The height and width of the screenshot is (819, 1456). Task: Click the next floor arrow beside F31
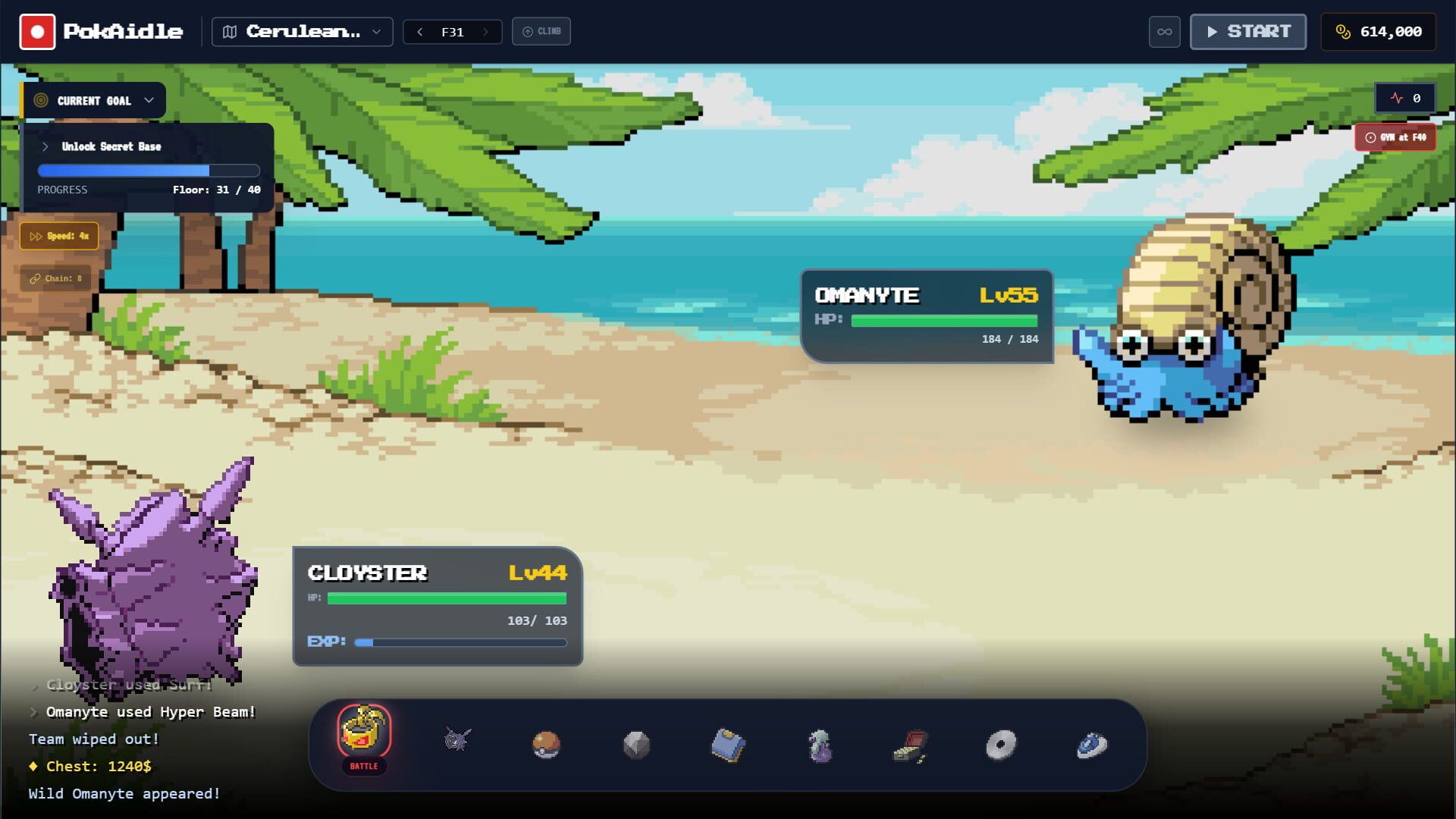pos(485,32)
